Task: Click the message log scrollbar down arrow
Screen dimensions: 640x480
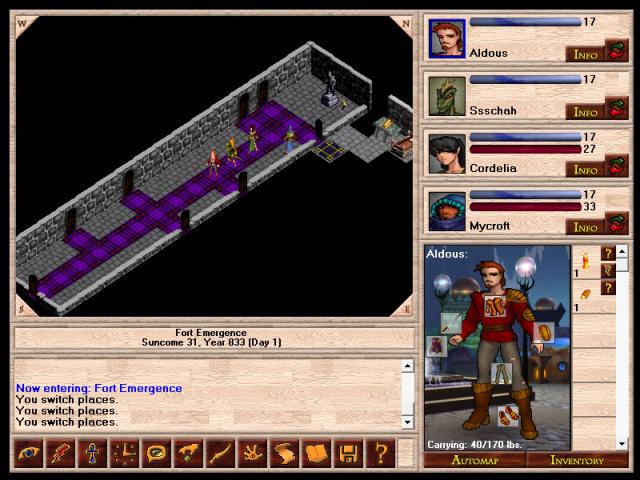Action: [407, 422]
